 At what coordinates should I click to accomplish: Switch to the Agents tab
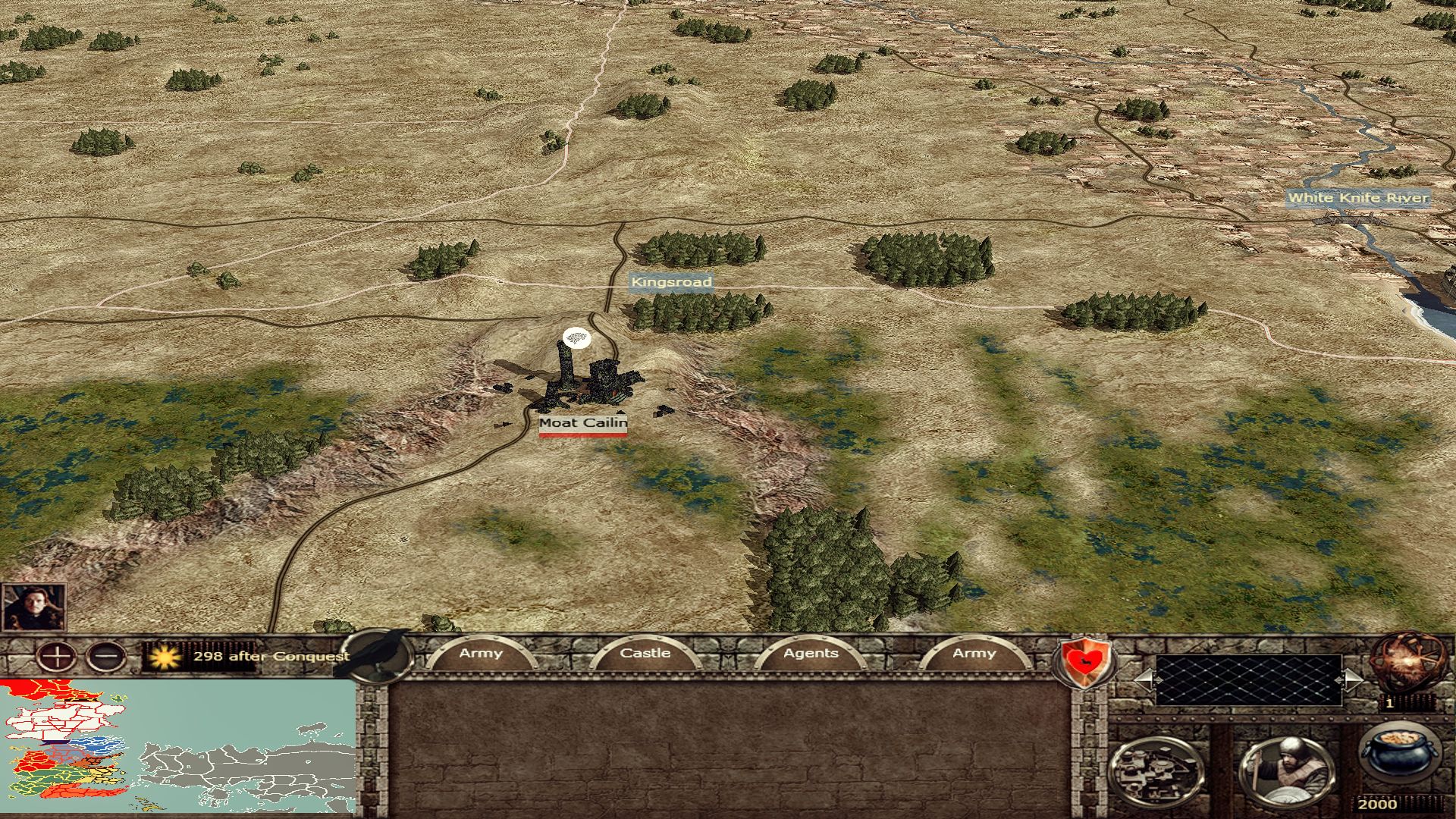(811, 653)
